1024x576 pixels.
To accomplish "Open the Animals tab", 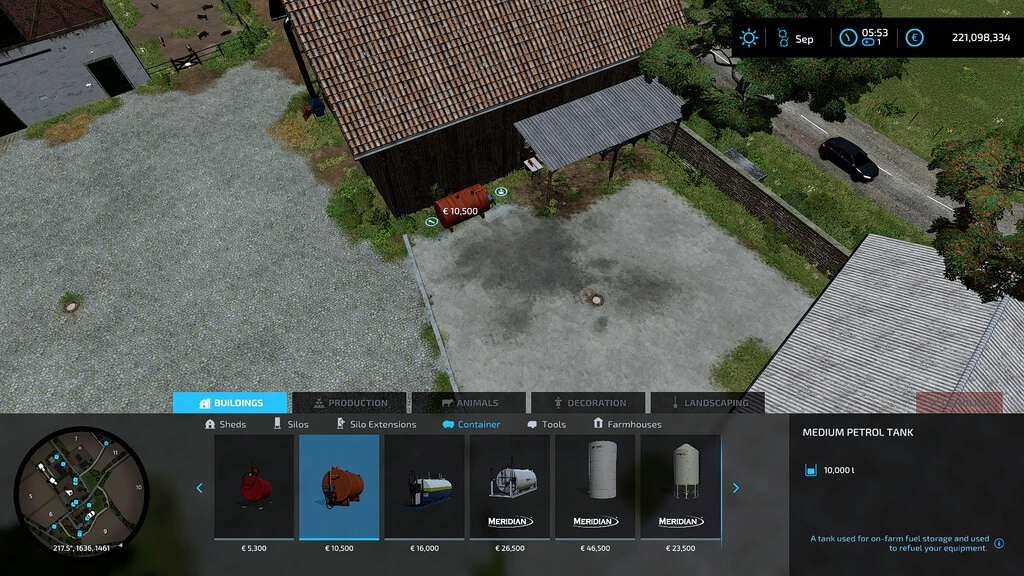I will pyautogui.click(x=468, y=403).
